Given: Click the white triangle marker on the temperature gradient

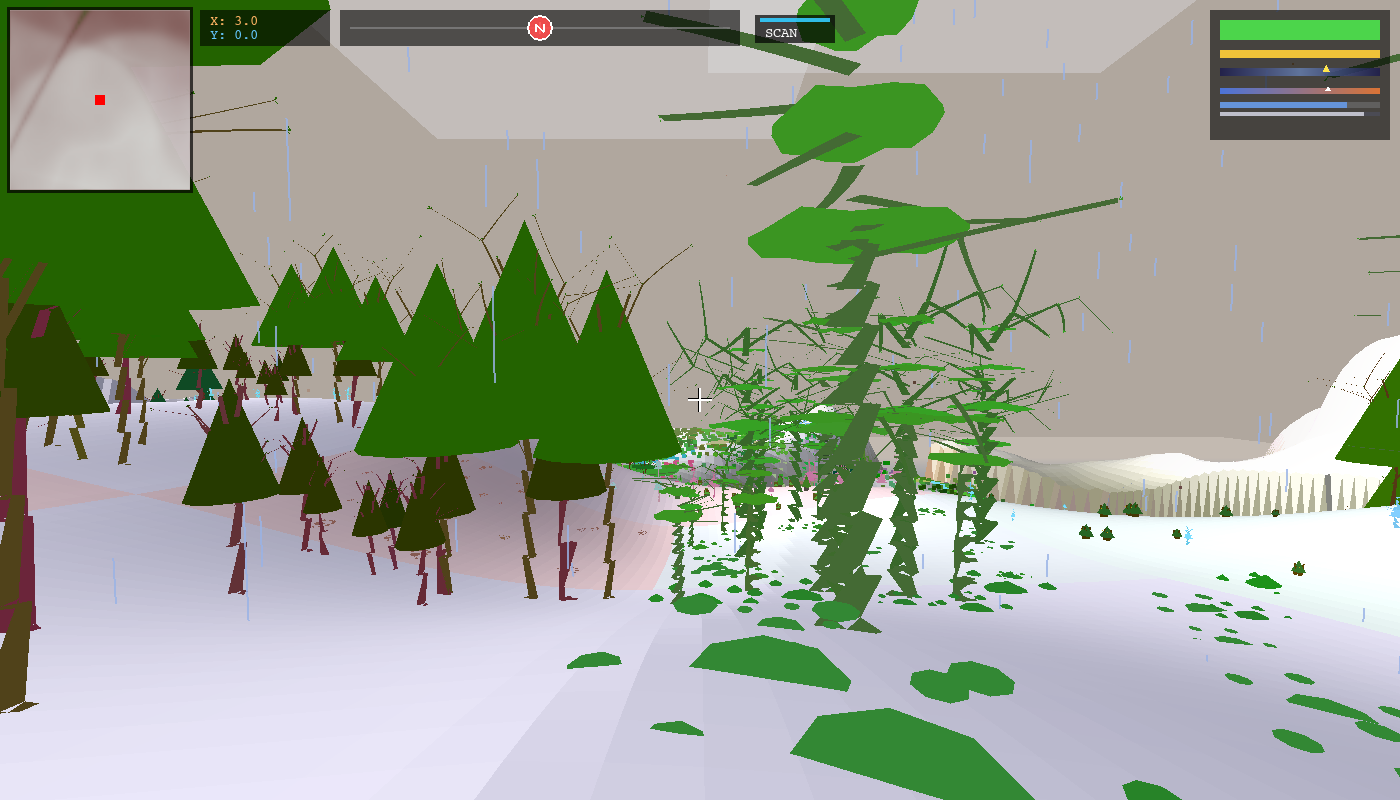Looking at the screenshot, I should [x=1328, y=89].
